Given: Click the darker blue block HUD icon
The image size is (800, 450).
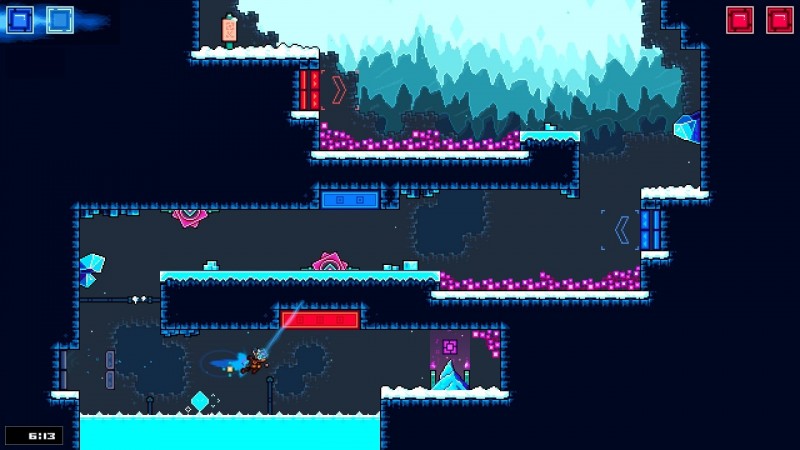Looking at the screenshot, I should pyautogui.click(x=20, y=20).
